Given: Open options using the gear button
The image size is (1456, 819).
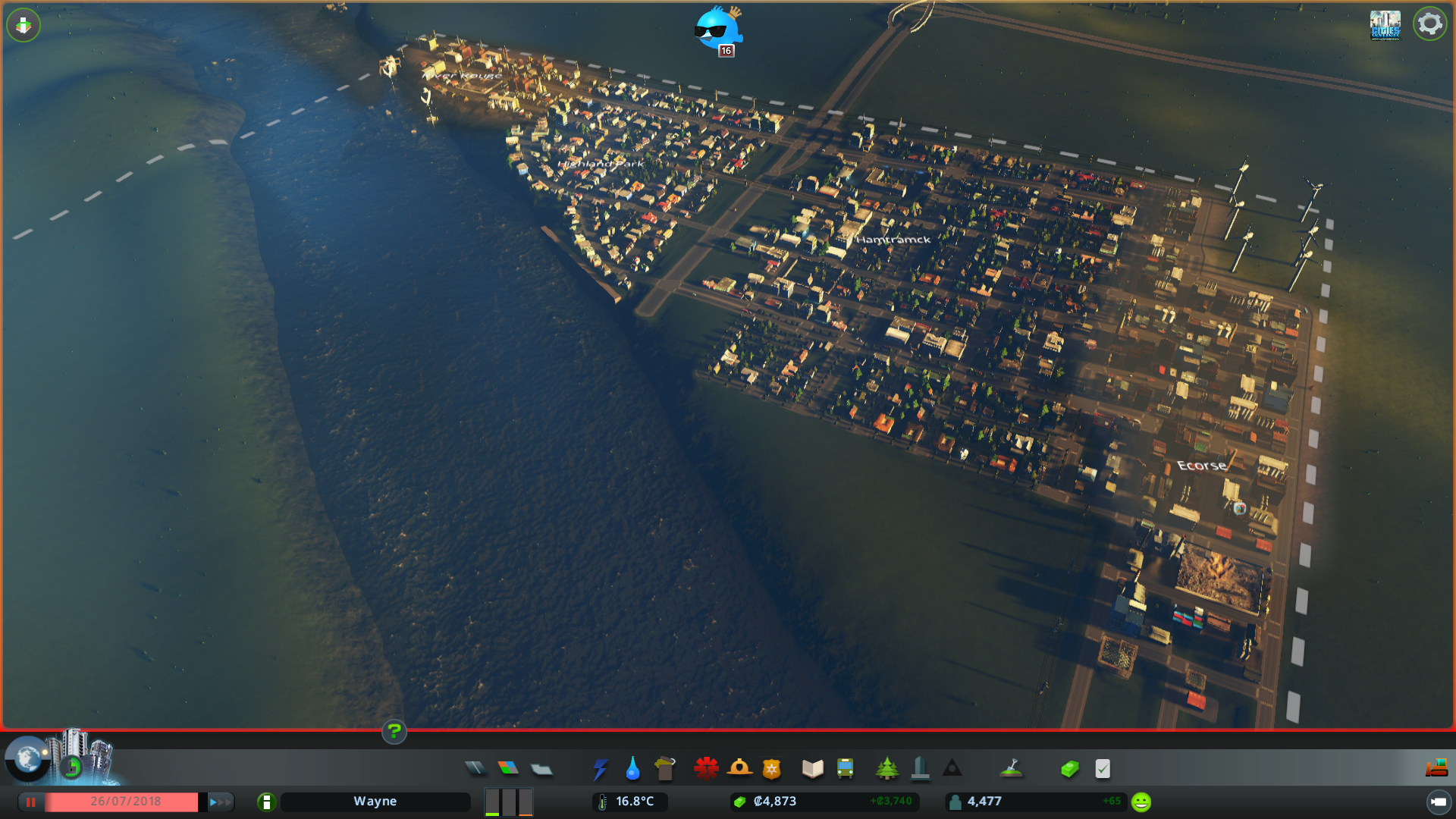Looking at the screenshot, I should pos(1430,24).
